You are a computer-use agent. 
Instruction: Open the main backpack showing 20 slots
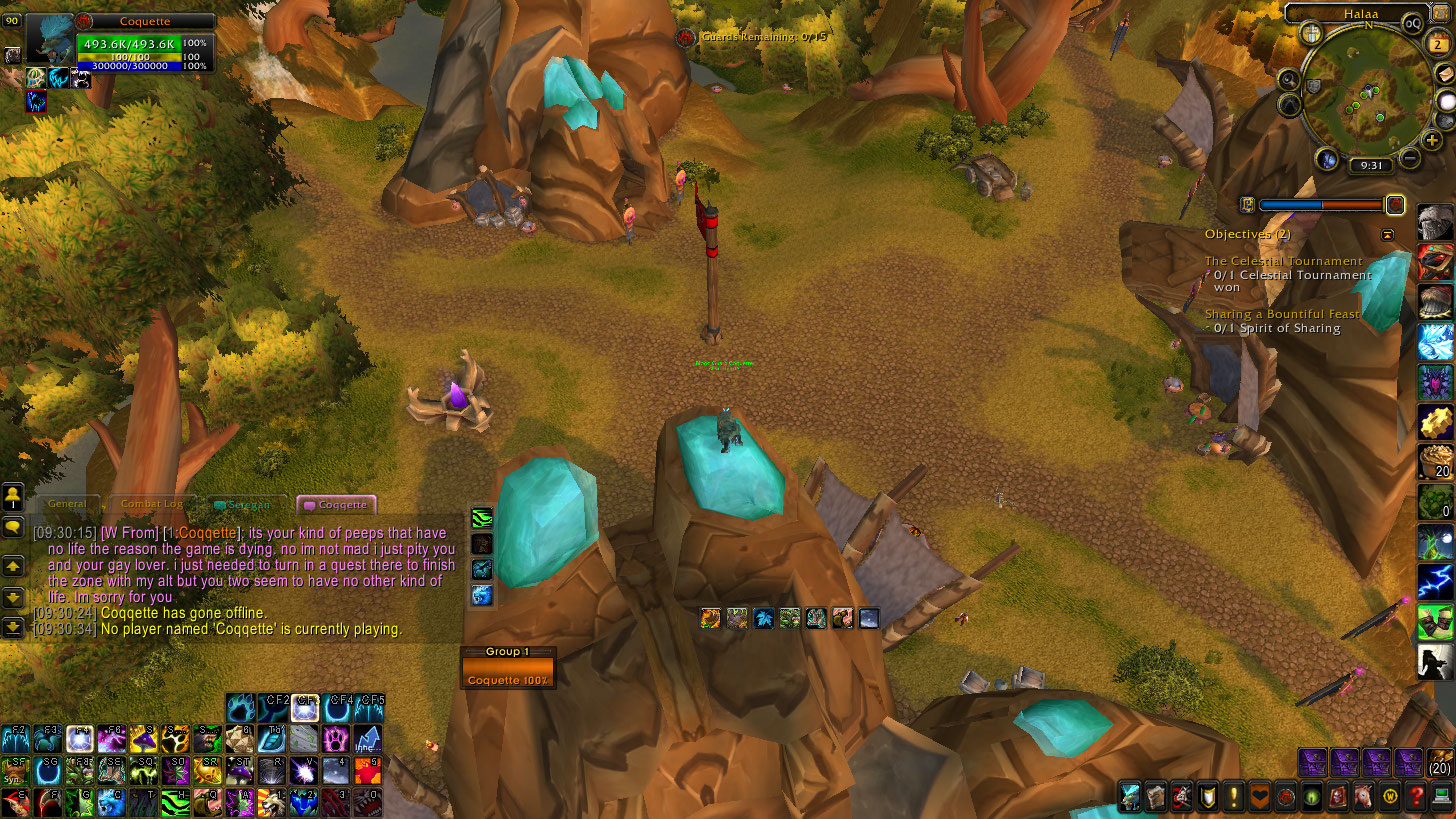(1440, 763)
